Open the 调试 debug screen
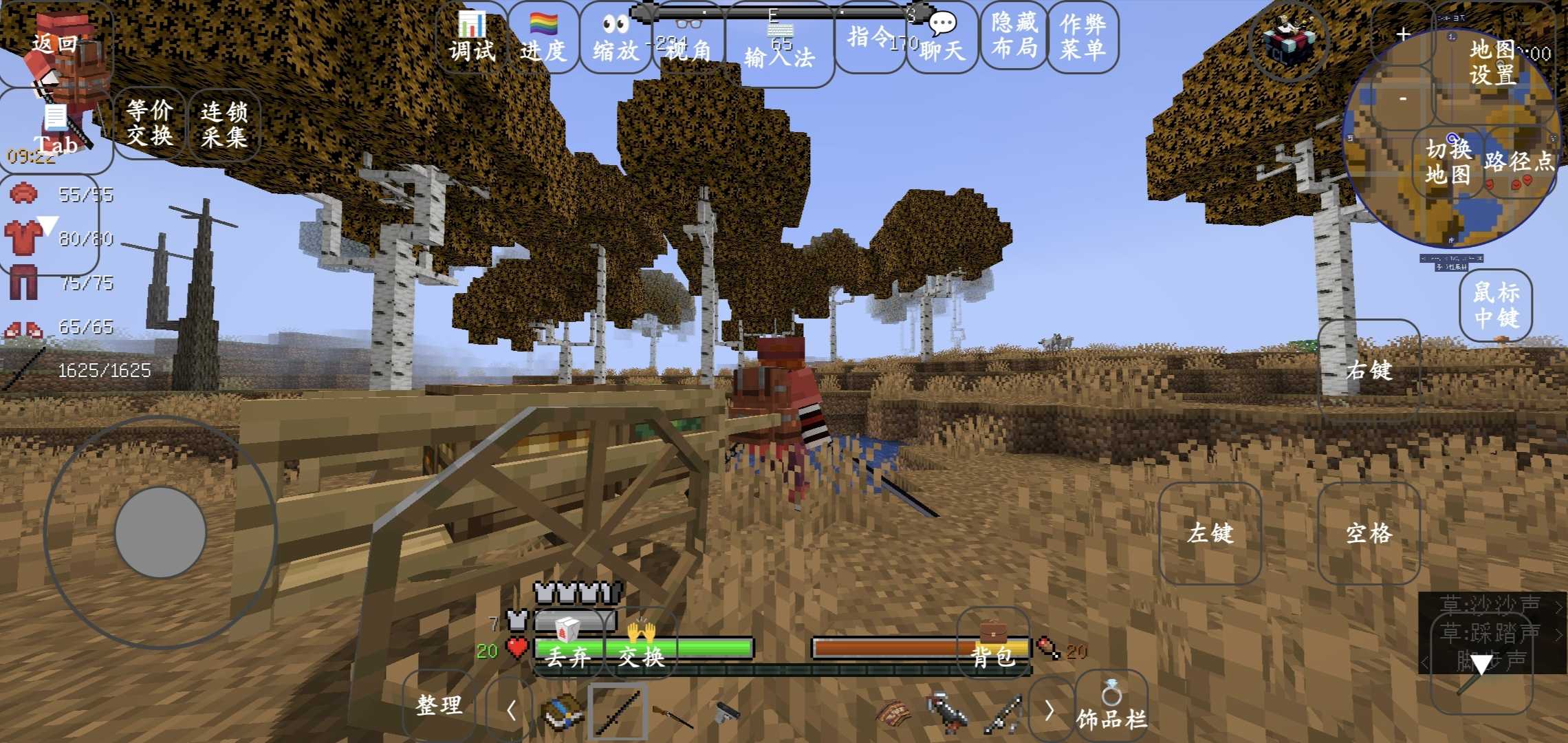This screenshot has width=1568, height=743. coord(472,39)
